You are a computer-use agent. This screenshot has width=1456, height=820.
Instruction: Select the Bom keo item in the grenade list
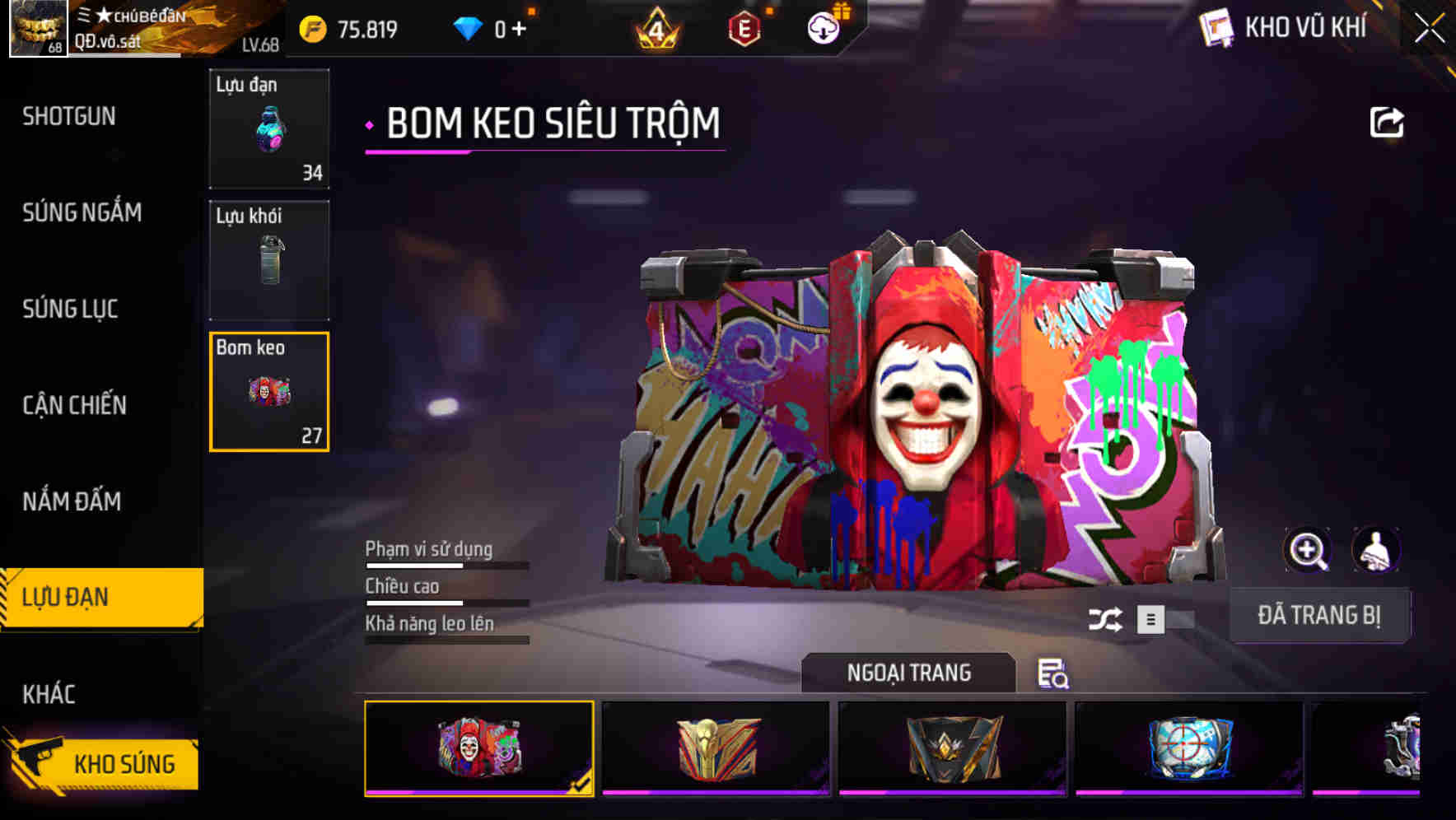[269, 393]
